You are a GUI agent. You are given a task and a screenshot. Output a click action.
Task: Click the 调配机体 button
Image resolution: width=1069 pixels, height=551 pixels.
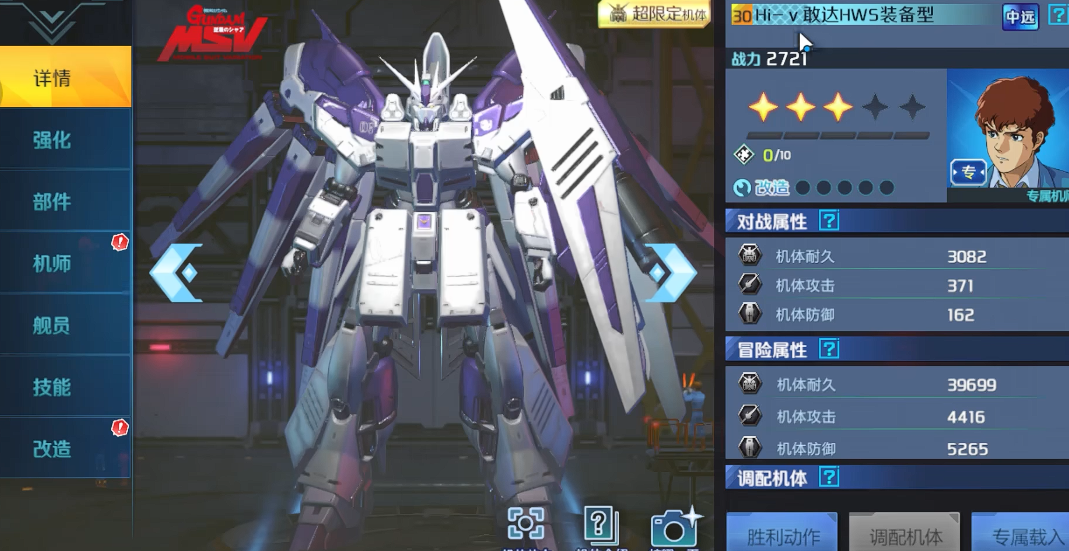pyautogui.click(x=905, y=534)
